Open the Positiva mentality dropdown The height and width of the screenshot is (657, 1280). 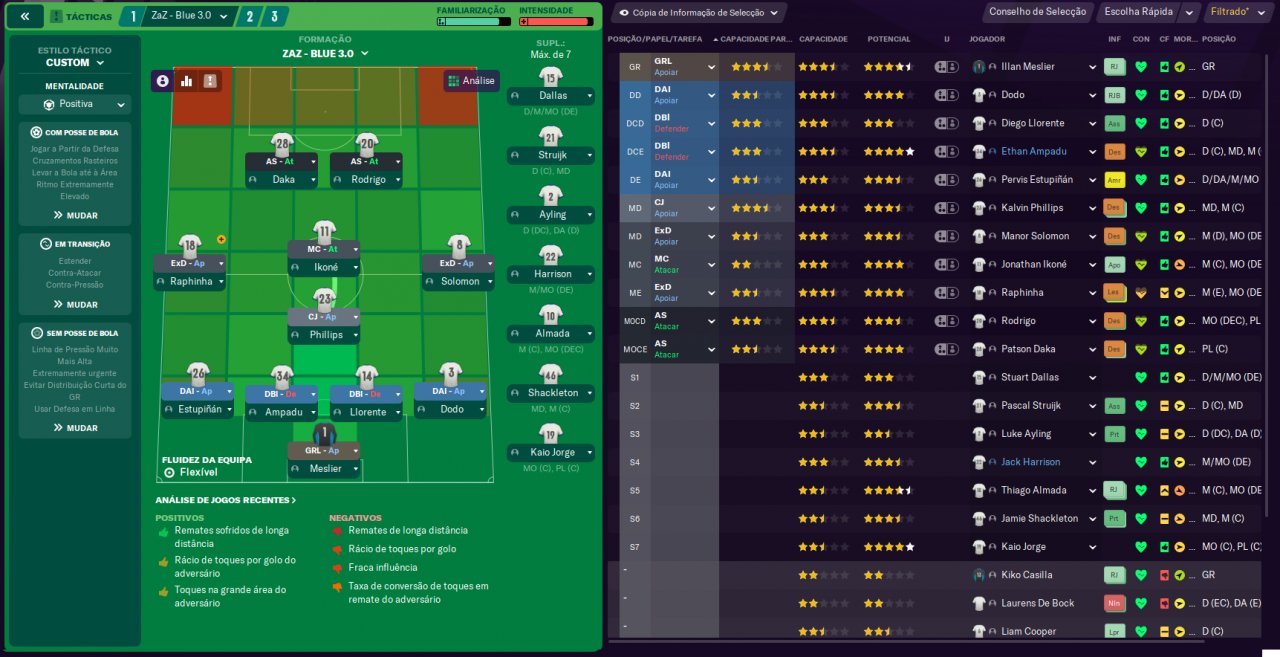click(74, 104)
